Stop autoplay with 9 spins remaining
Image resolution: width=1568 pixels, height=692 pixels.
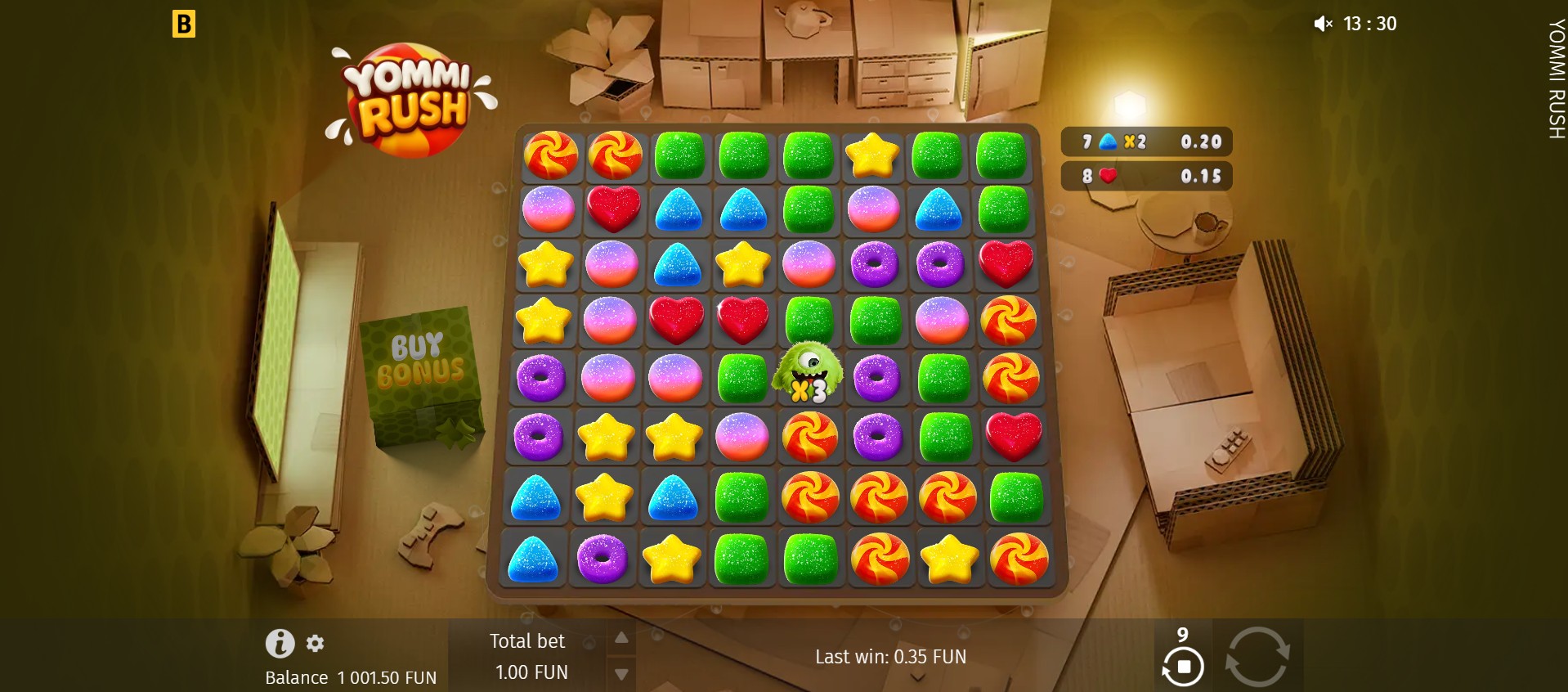coord(1182,667)
